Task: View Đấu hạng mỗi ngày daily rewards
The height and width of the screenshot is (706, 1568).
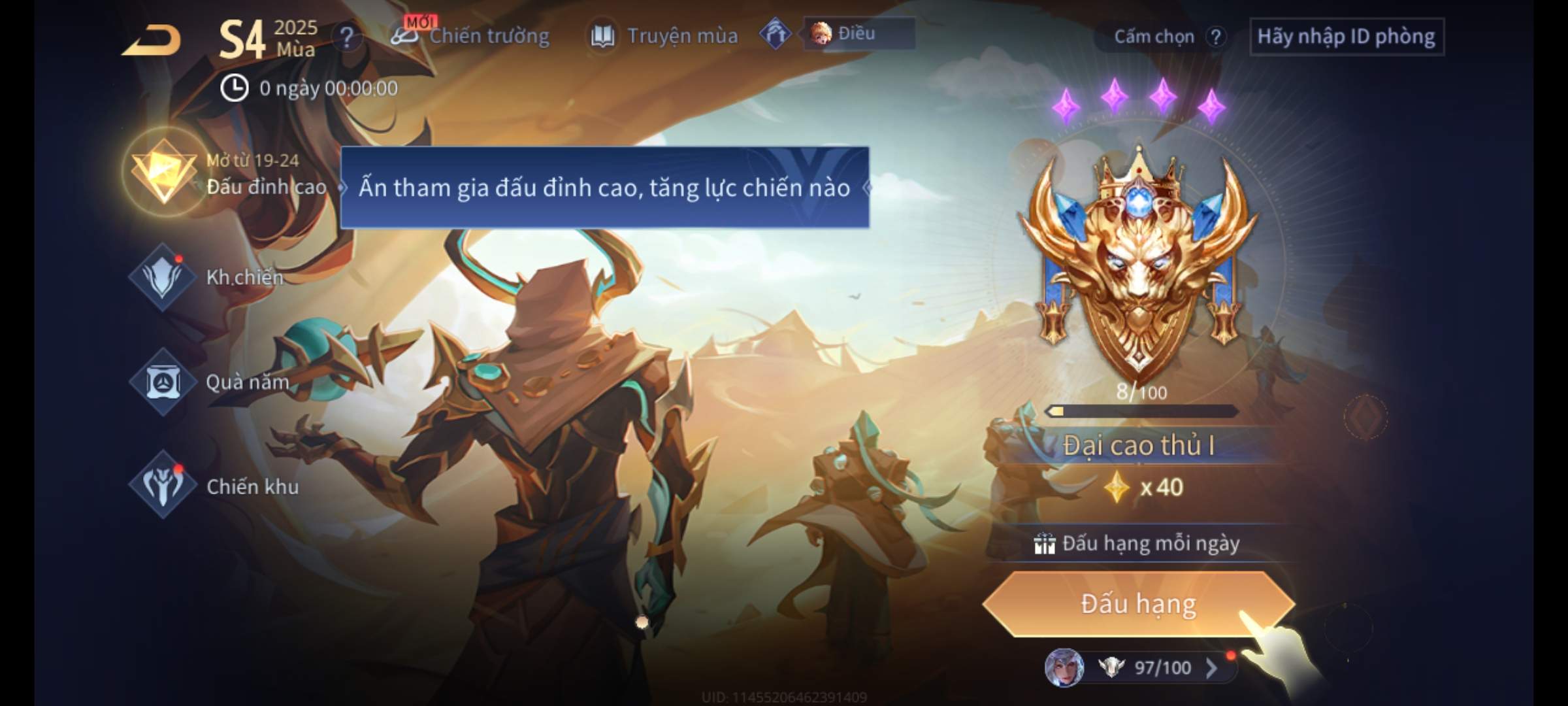Action: [x=1138, y=543]
